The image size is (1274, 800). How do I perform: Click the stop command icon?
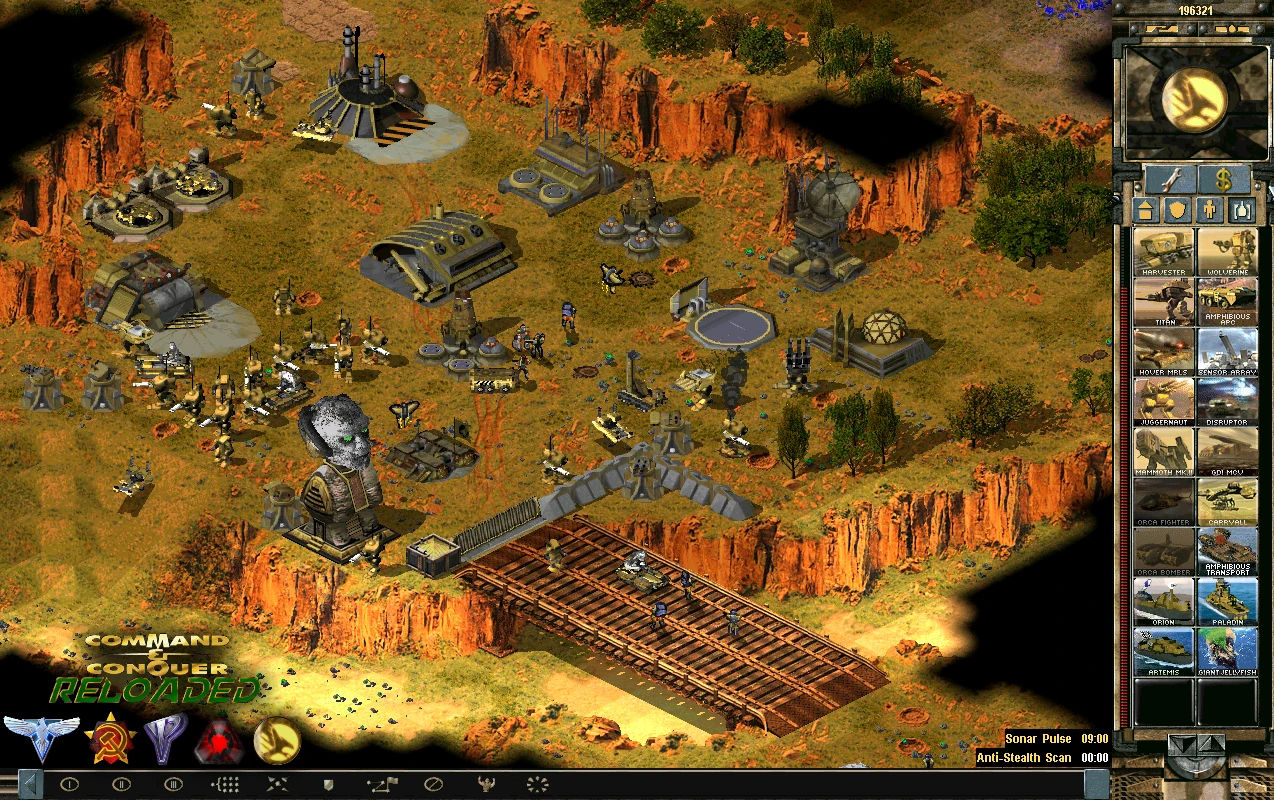tap(433, 784)
